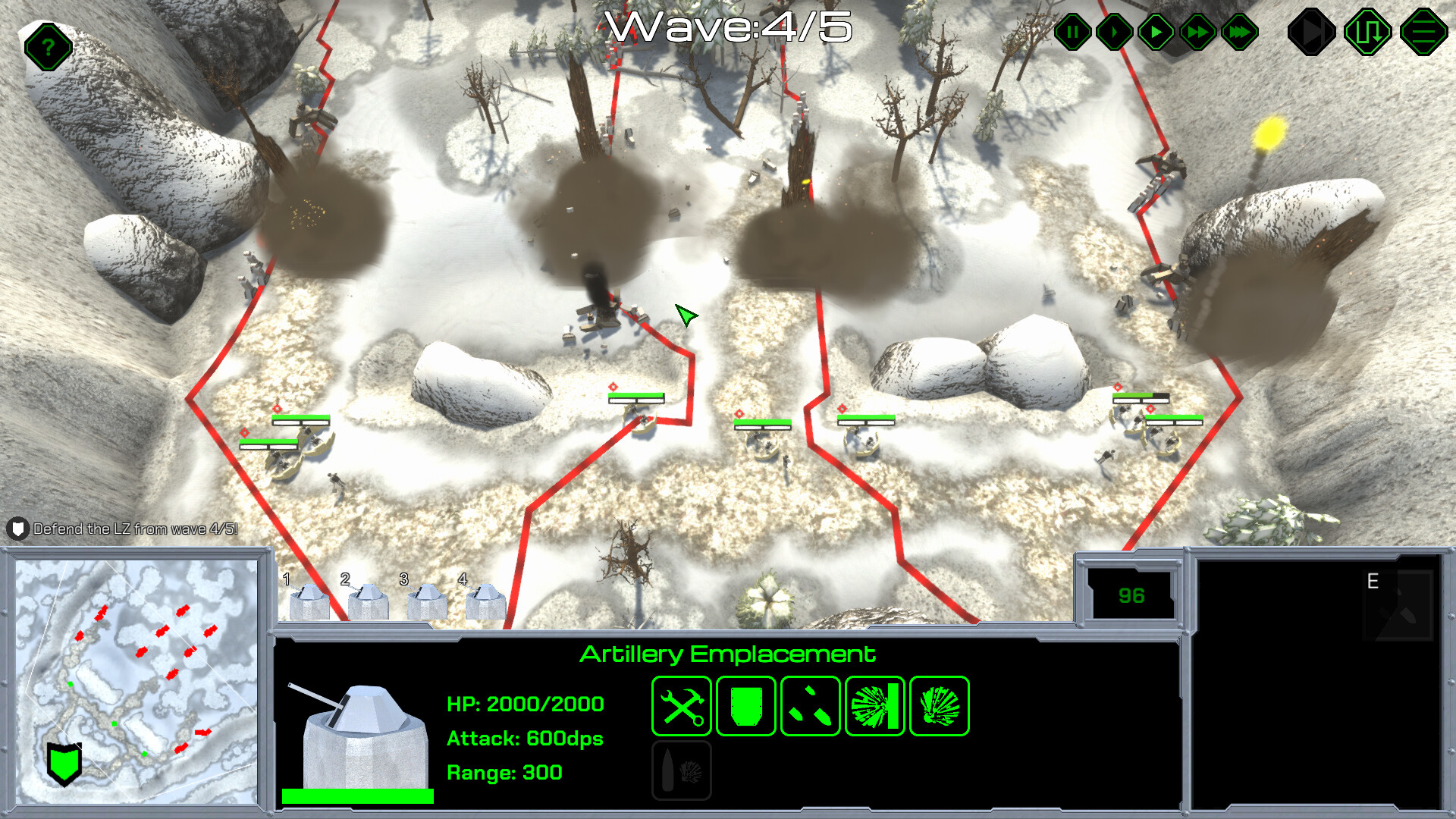Choose the shrapnel shells upgrade icon
Image resolution: width=1456 pixels, height=819 pixels.
pyautogui.click(x=809, y=707)
